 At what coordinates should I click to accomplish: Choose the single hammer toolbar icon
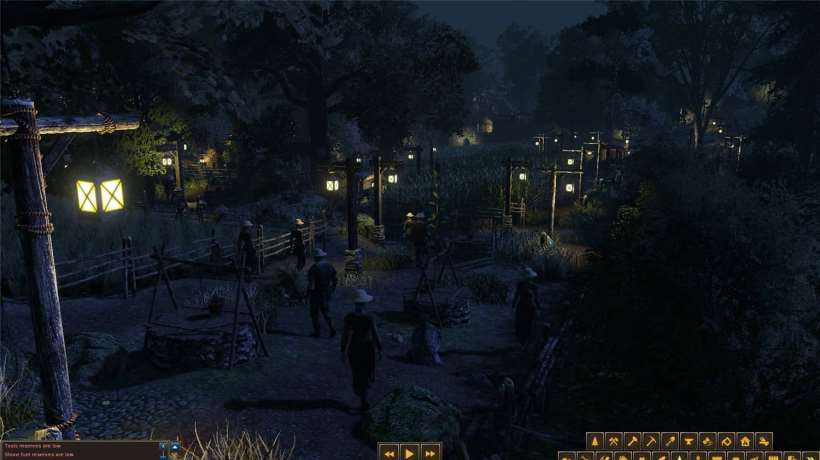pos(632,441)
